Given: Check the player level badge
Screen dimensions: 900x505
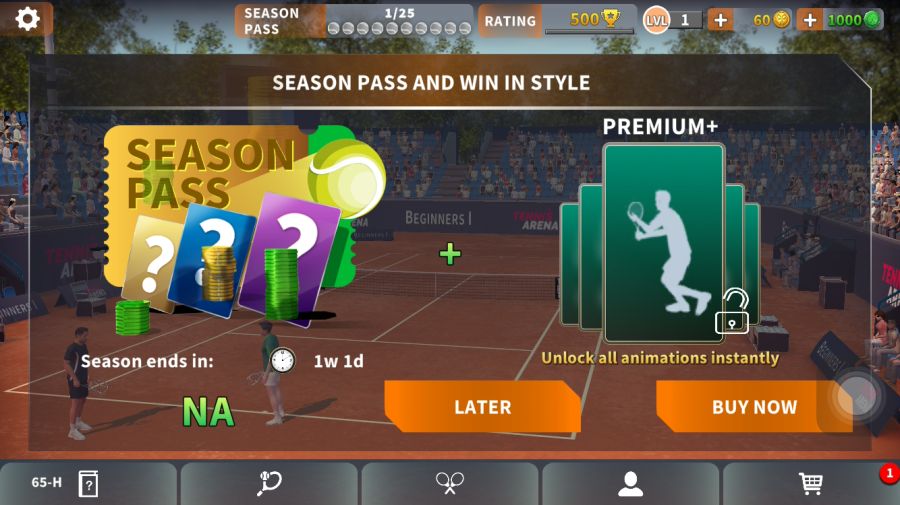Looking at the screenshot, I should (x=672, y=19).
